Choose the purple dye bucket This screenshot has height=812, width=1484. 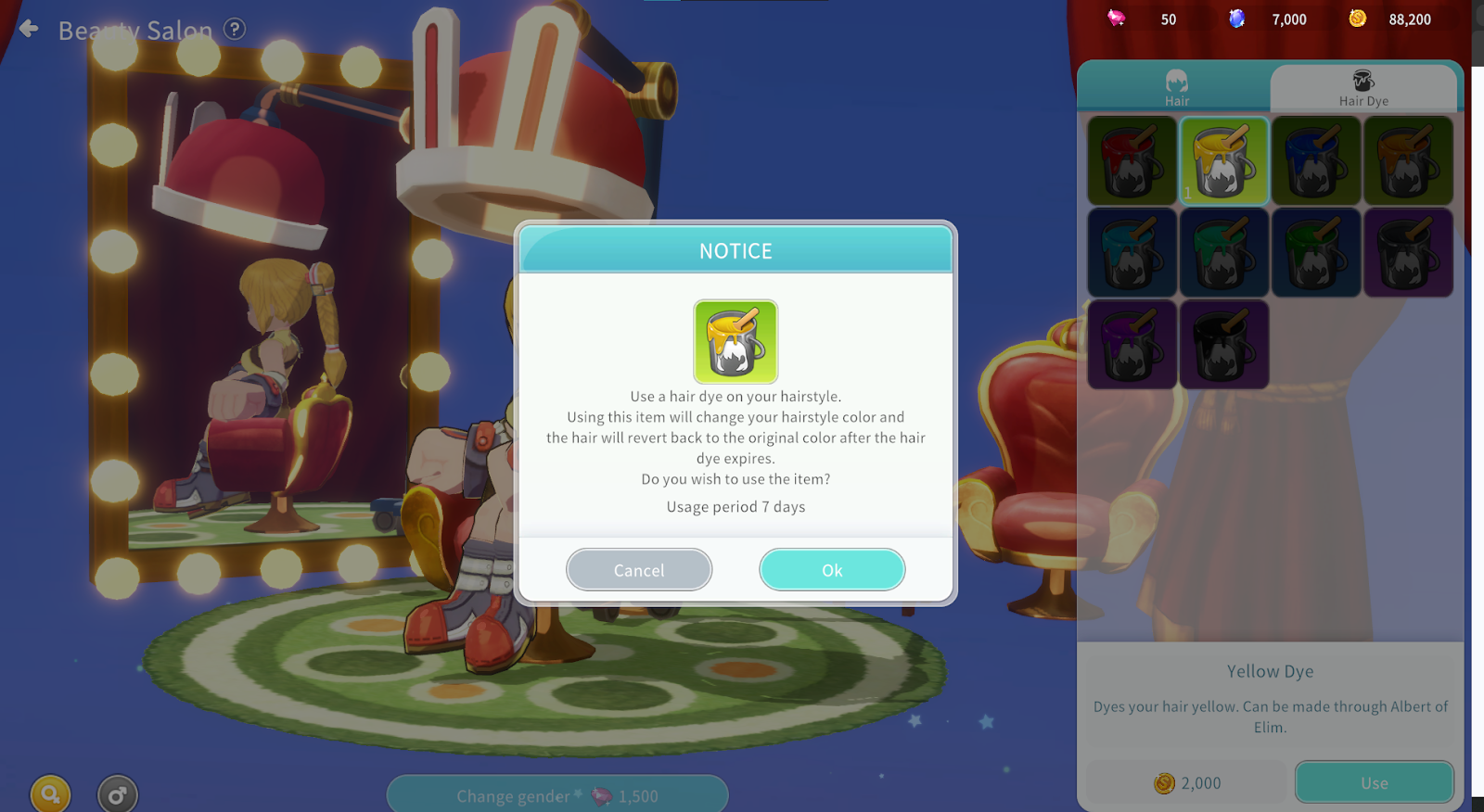[x=1132, y=344]
